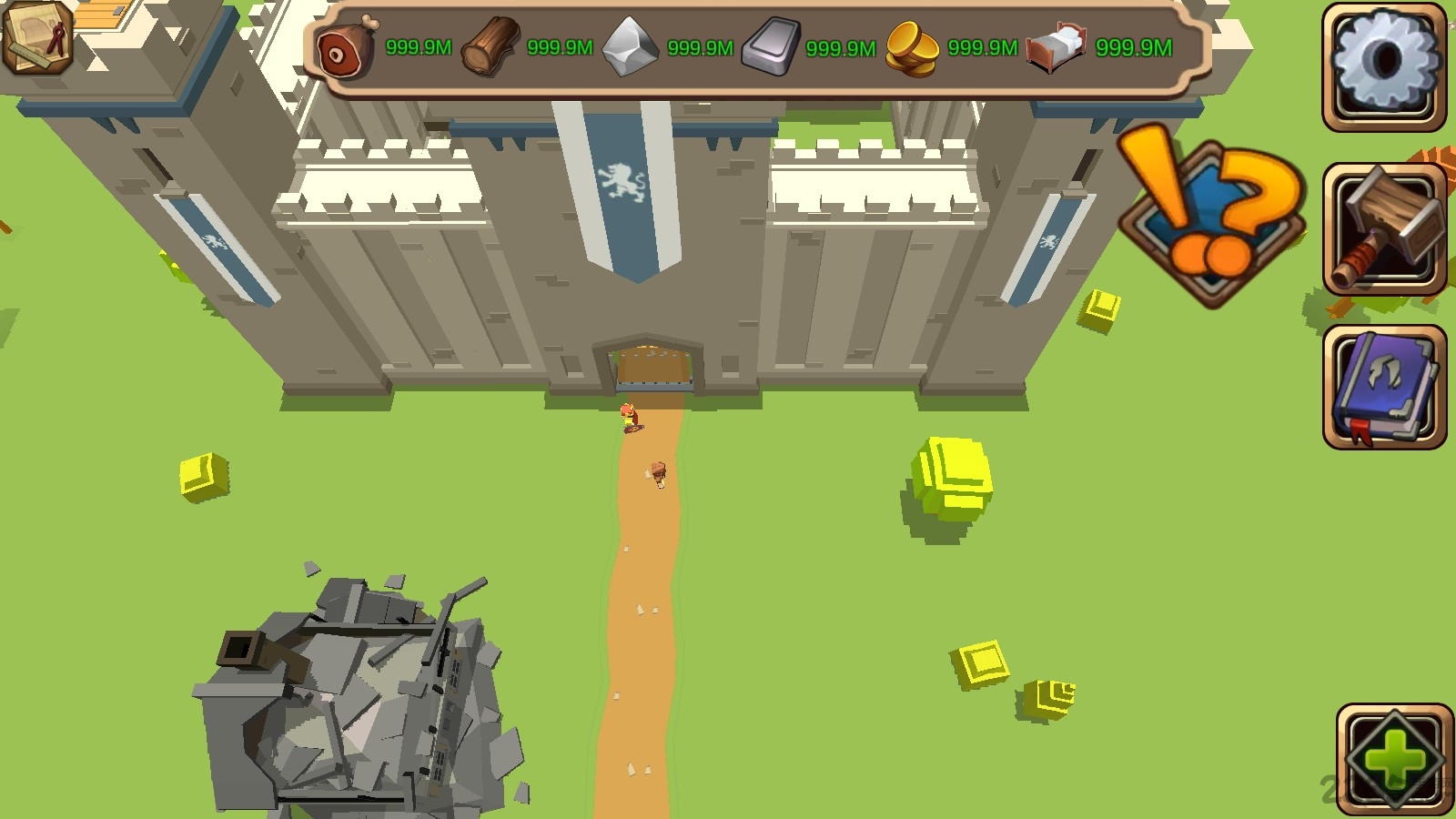Tap the green plus button

(1394, 757)
